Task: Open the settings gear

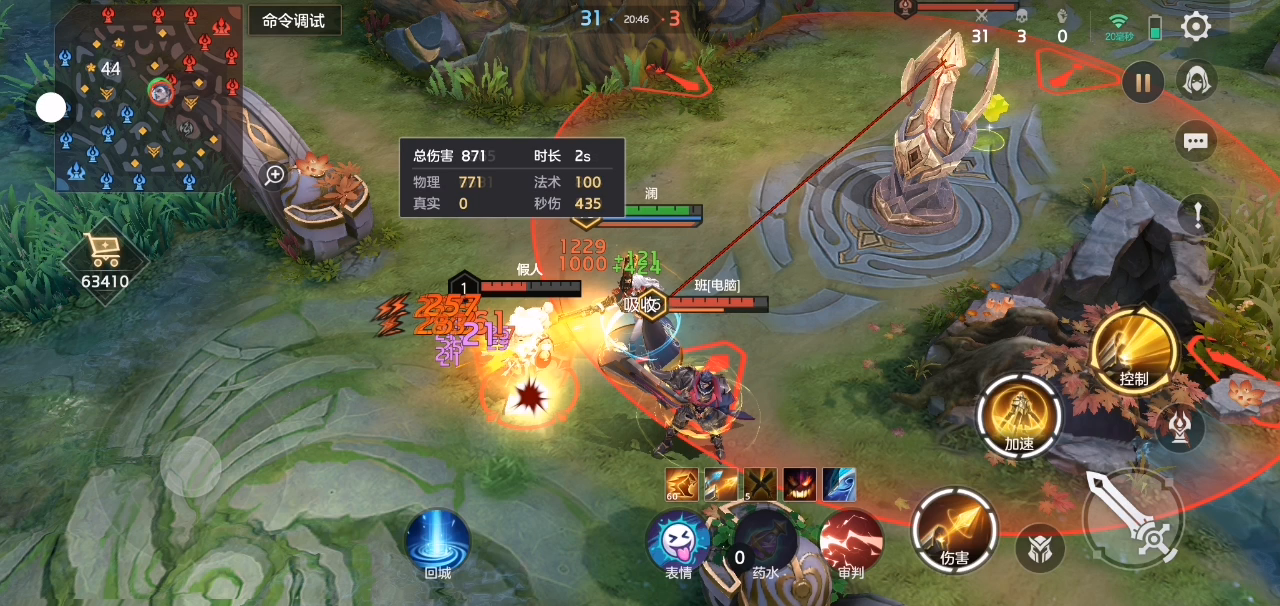Action: tap(1196, 27)
